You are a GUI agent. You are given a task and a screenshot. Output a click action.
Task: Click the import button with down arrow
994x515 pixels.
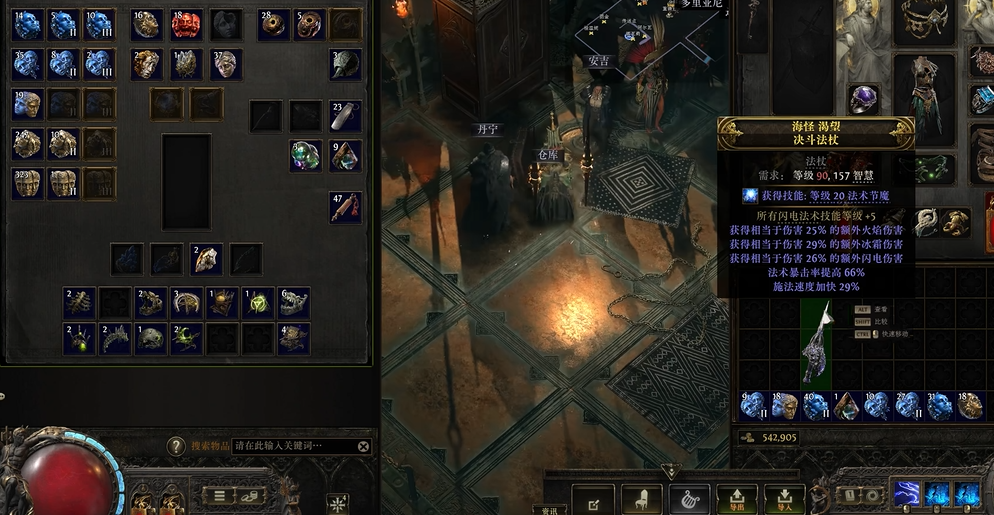784,499
